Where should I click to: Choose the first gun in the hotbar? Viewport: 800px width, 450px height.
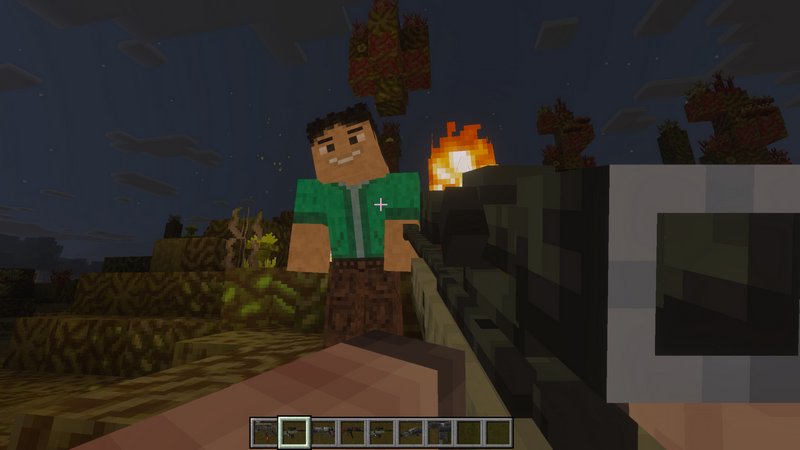tap(264, 431)
